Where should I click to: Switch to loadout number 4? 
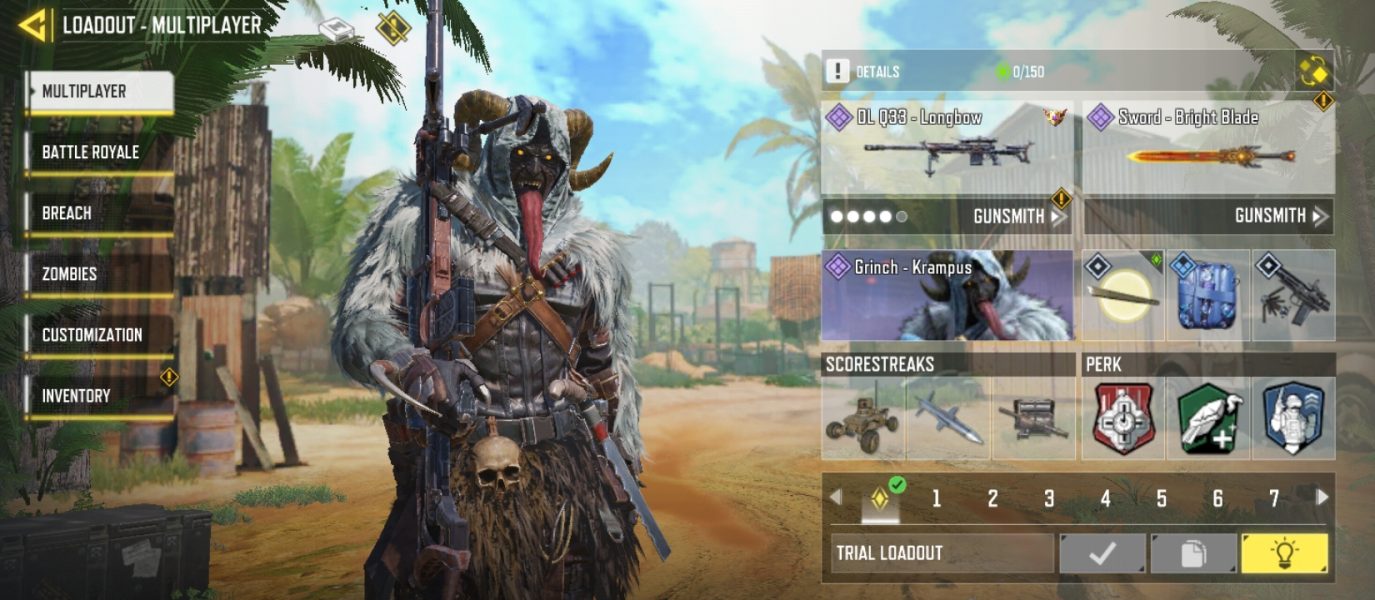1105,498
